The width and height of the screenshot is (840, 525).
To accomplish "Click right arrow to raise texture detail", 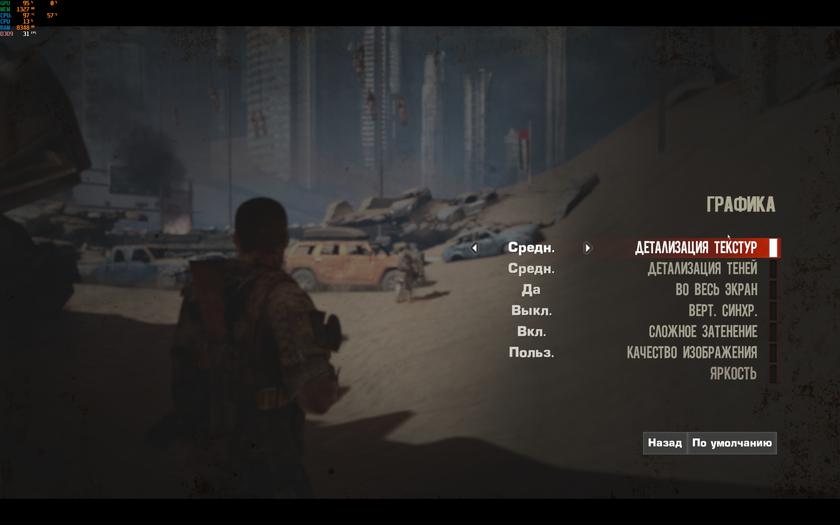I will tap(588, 248).
